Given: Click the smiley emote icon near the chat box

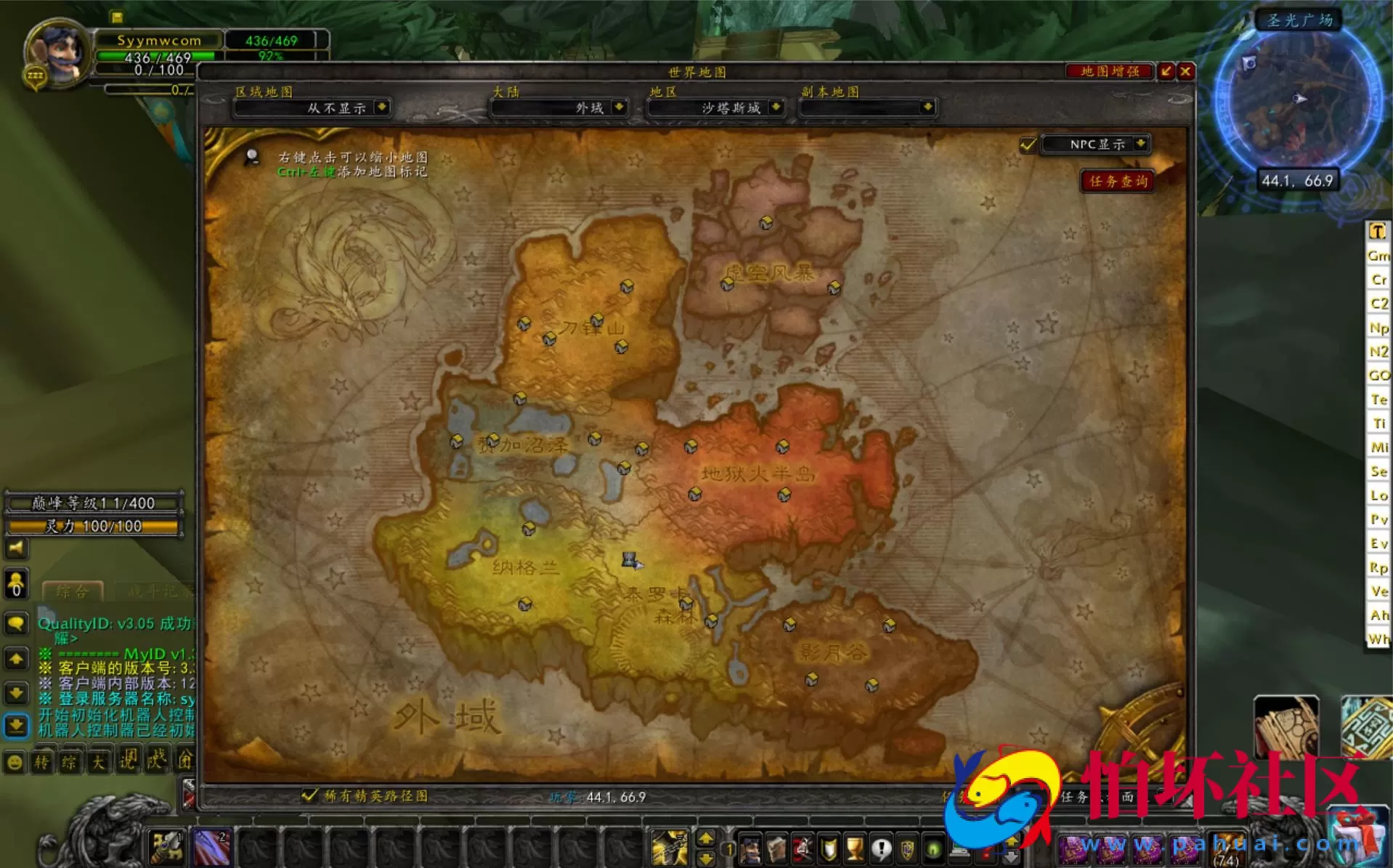Looking at the screenshot, I should coord(15,762).
